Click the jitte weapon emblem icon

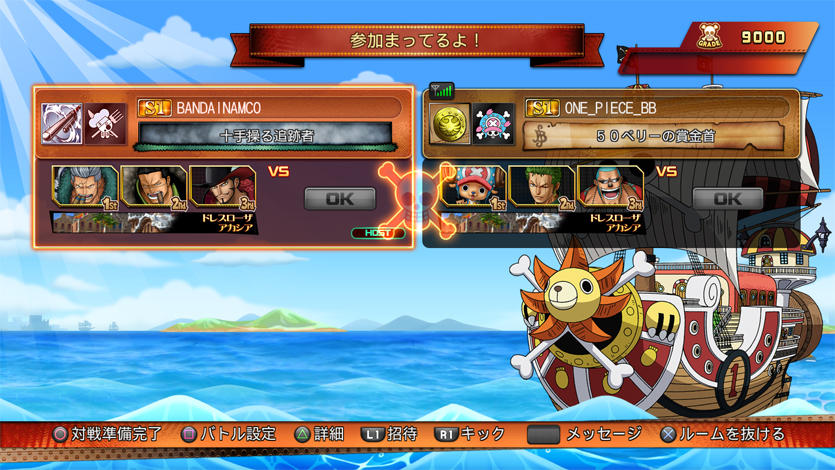(61, 124)
